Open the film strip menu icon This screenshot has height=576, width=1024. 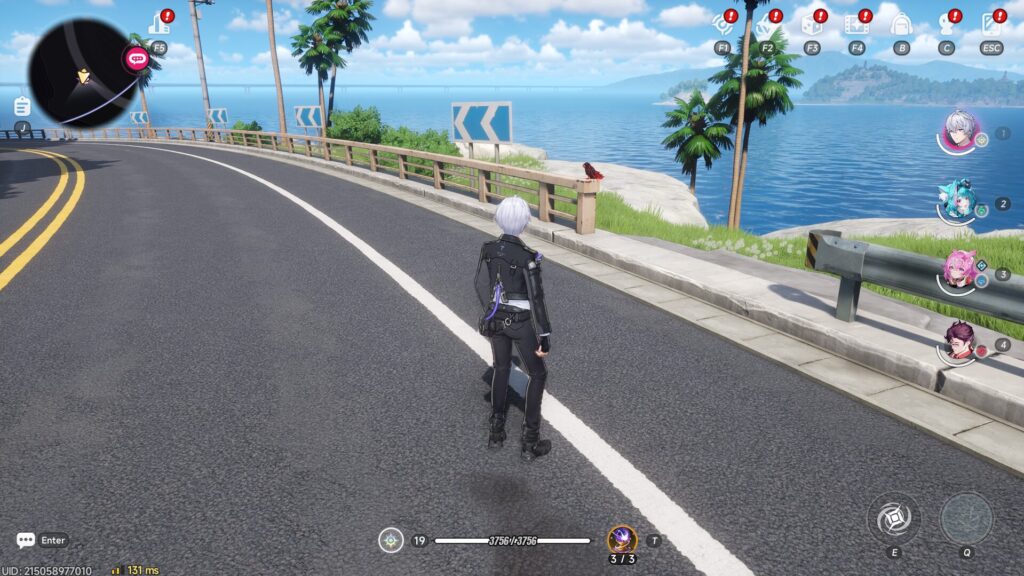click(x=856, y=23)
